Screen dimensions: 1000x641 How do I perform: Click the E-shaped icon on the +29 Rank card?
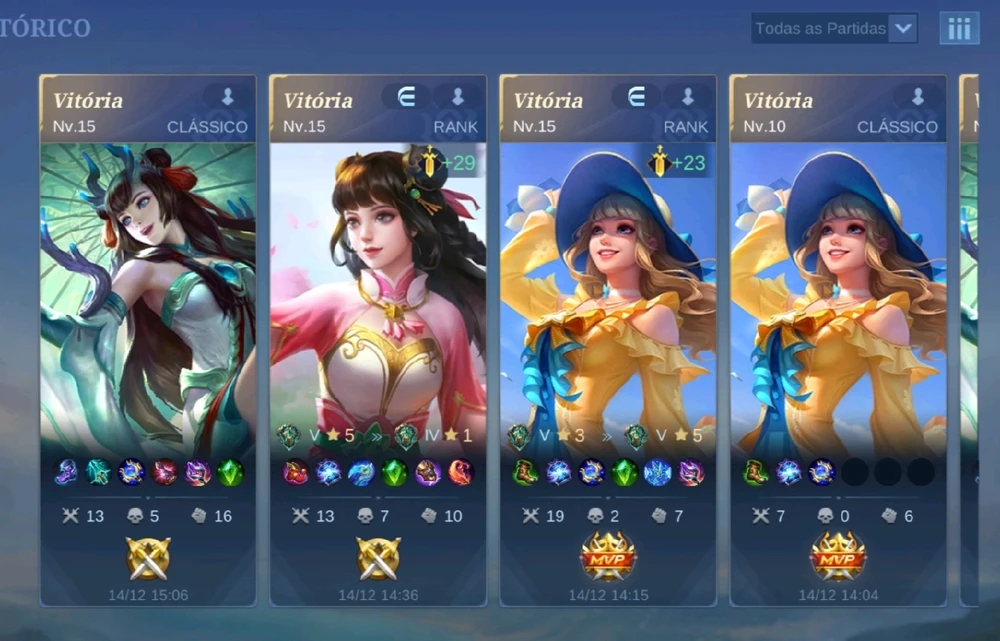[x=406, y=97]
